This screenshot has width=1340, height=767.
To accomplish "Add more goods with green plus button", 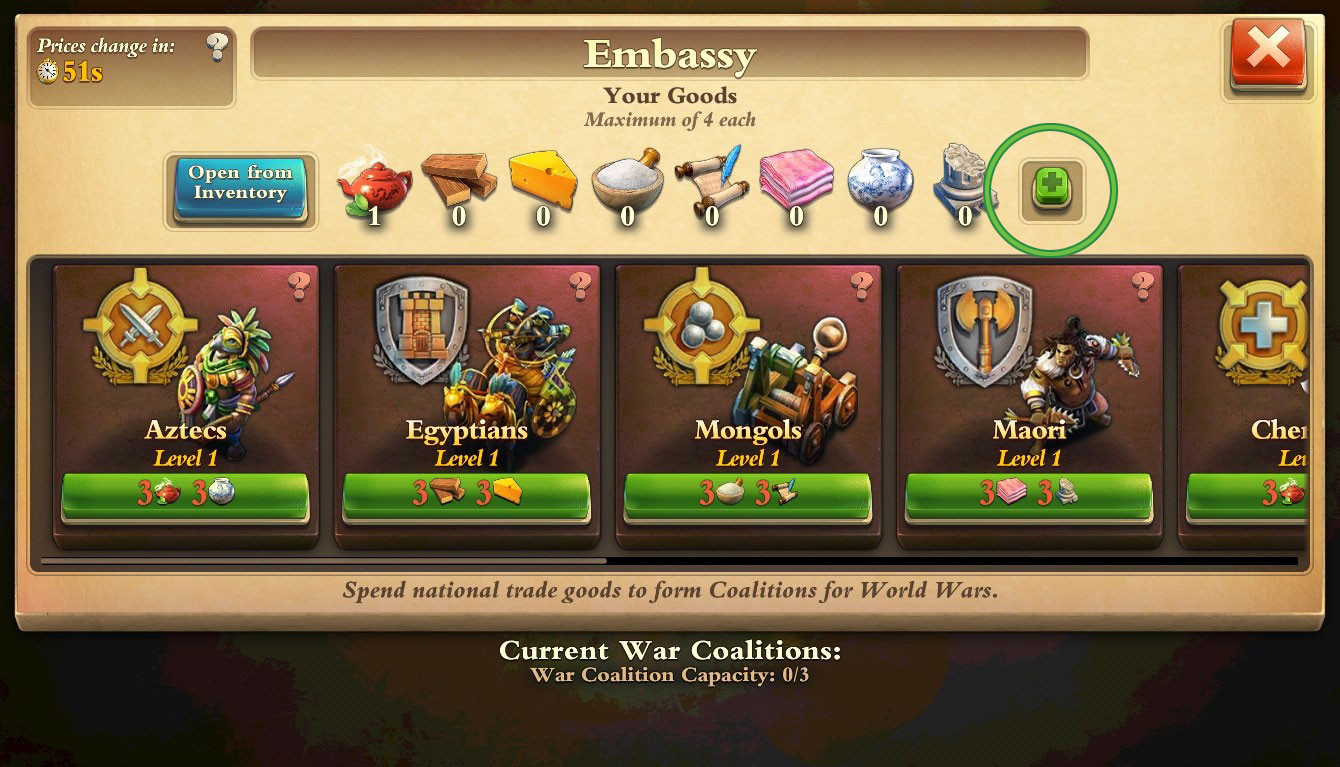I will tap(1050, 189).
